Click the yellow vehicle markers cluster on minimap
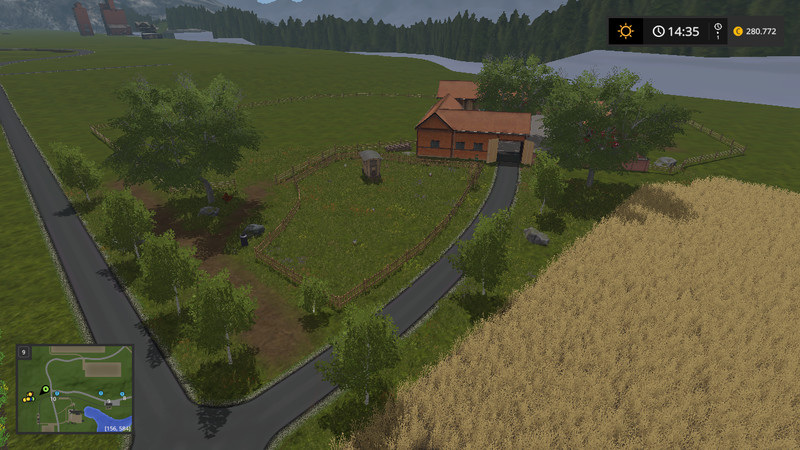Viewport: 800px width, 450px height. [29, 397]
